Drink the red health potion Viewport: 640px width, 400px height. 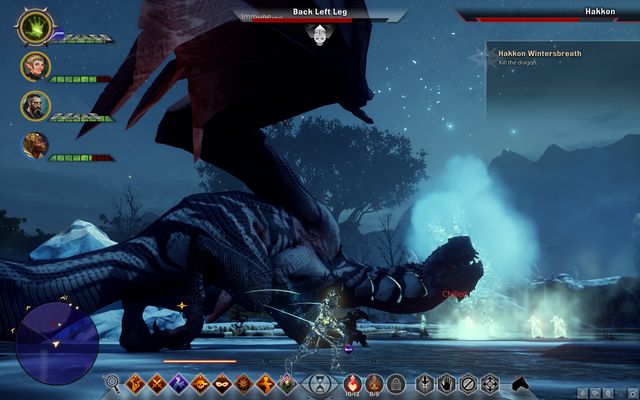pos(352,381)
